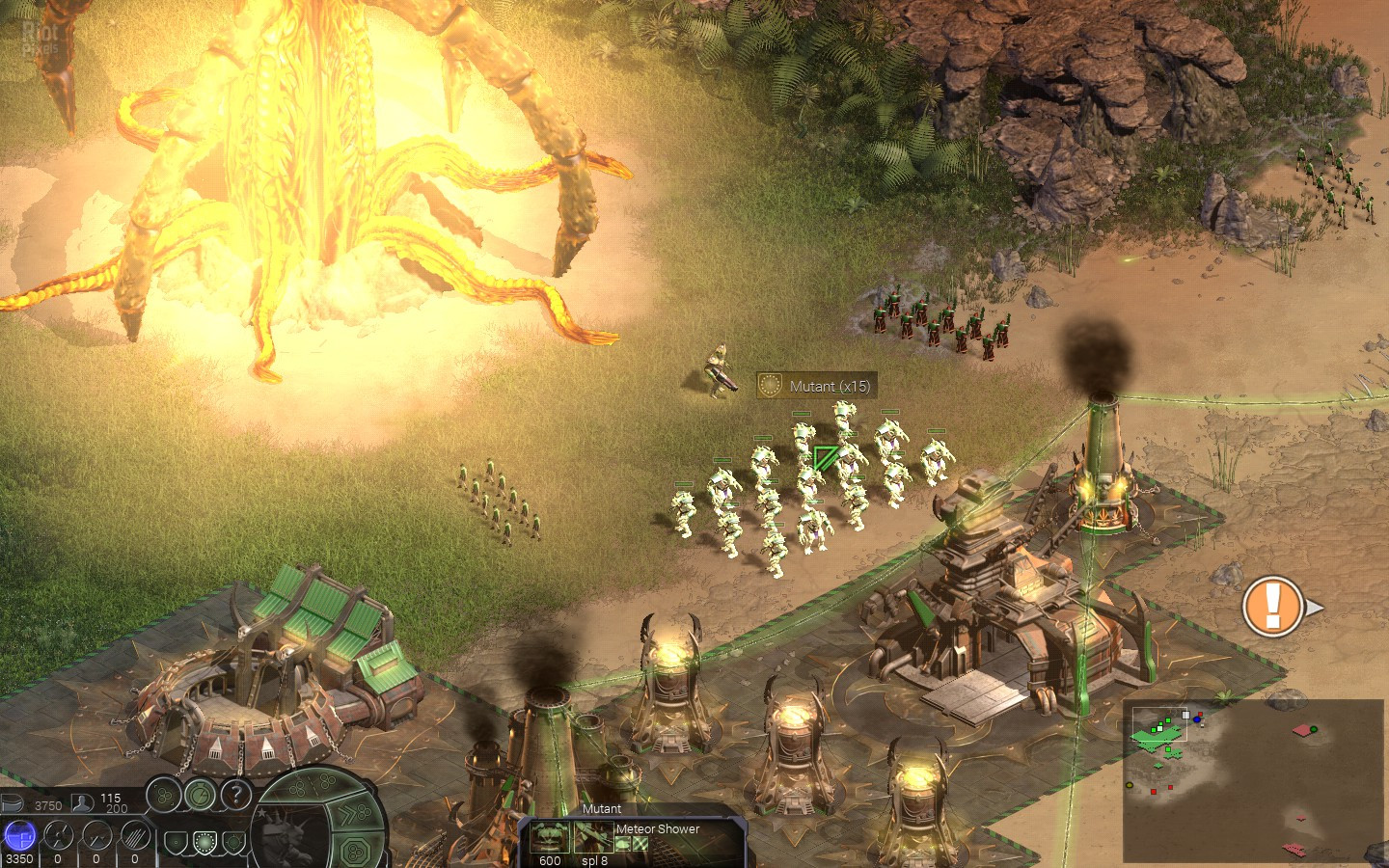The height and width of the screenshot is (868, 1389).
Task: Click the top split-squad command wheel segment
Action: coord(314,787)
